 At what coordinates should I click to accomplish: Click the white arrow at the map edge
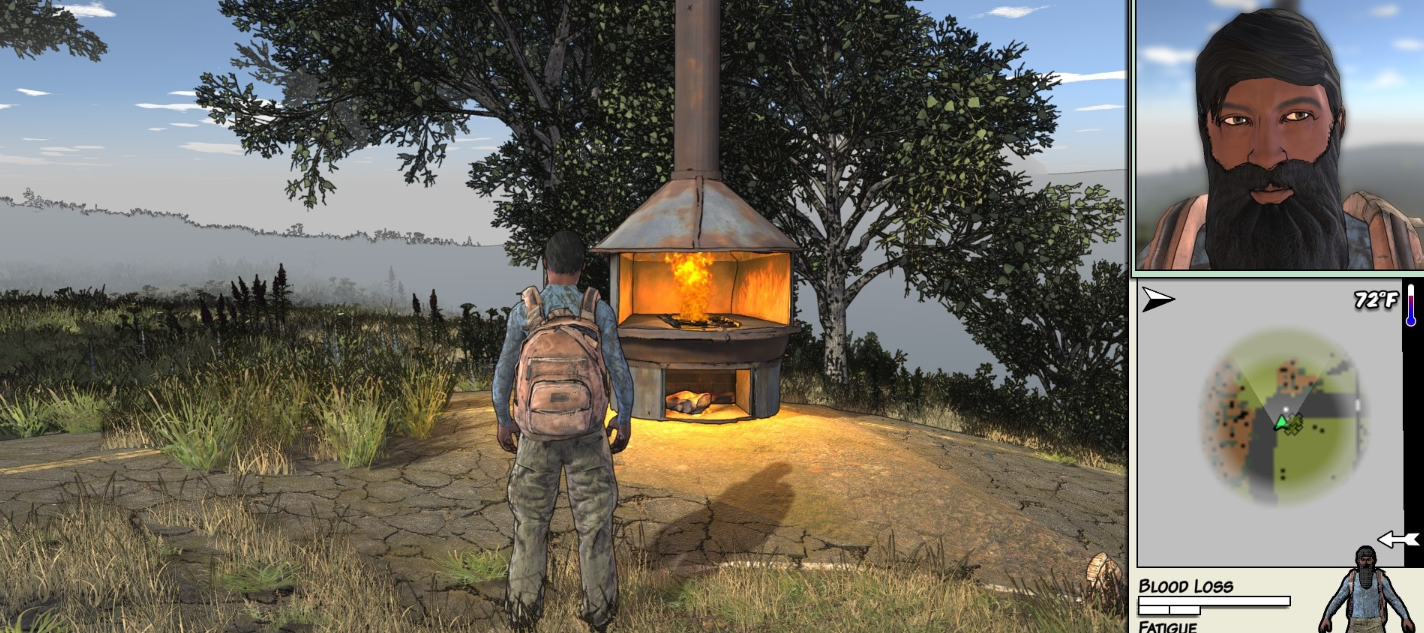pos(1398,540)
